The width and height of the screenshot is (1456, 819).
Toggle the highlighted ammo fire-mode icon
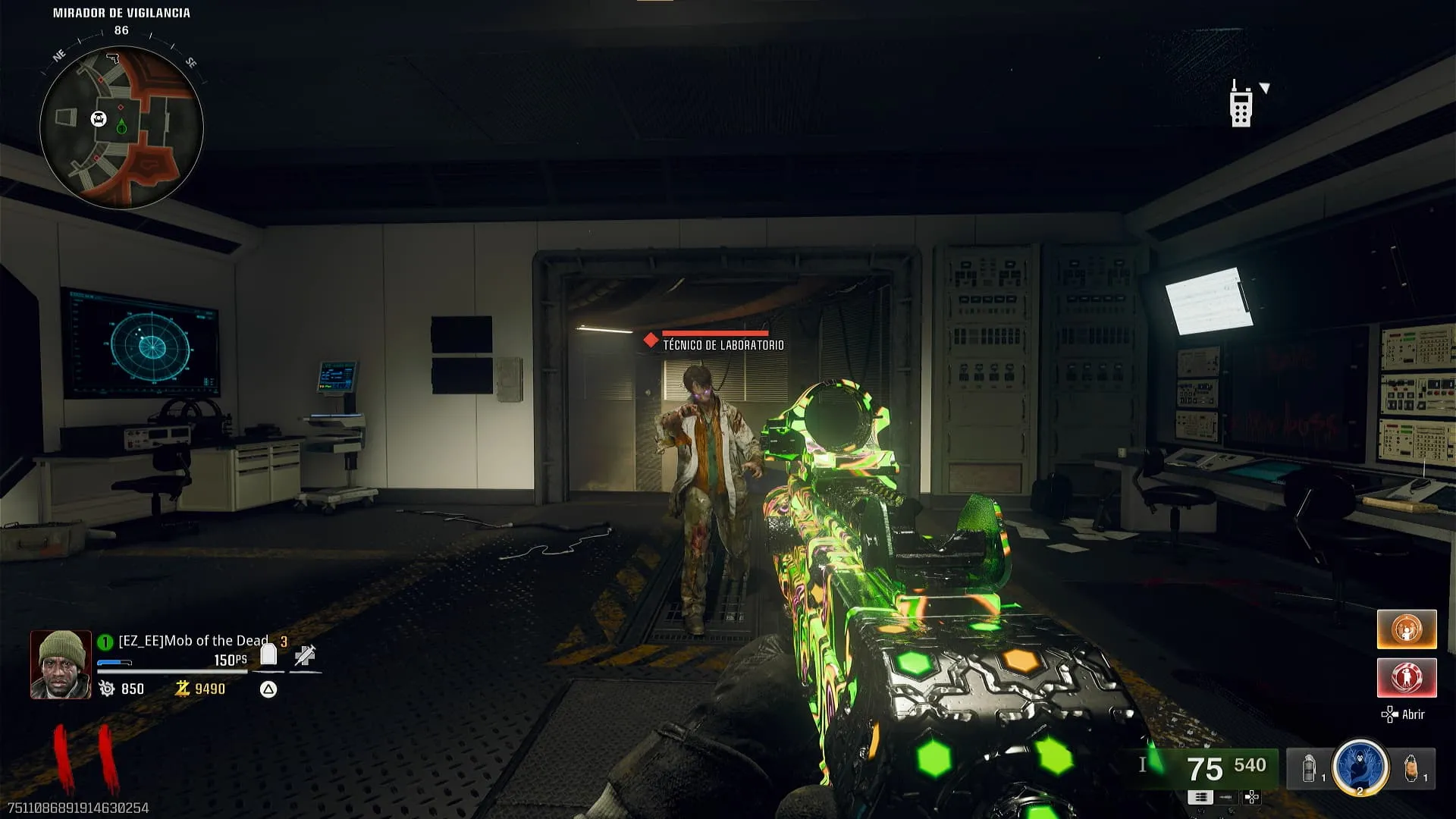1200,797
